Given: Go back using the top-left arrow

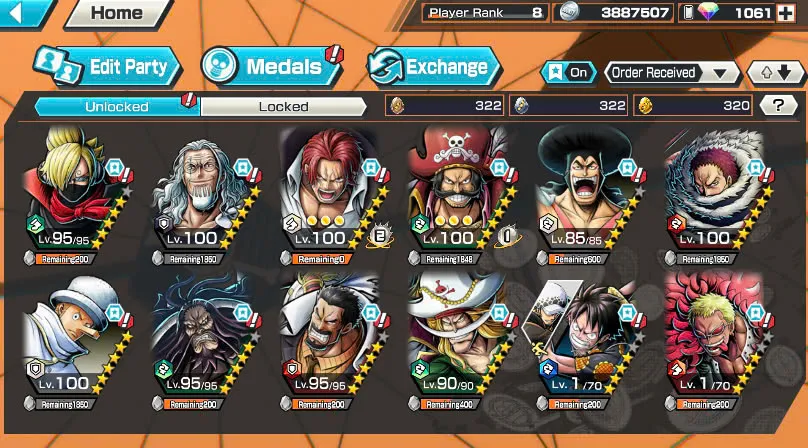Looking at the screenshot, I should click(26, 13).
